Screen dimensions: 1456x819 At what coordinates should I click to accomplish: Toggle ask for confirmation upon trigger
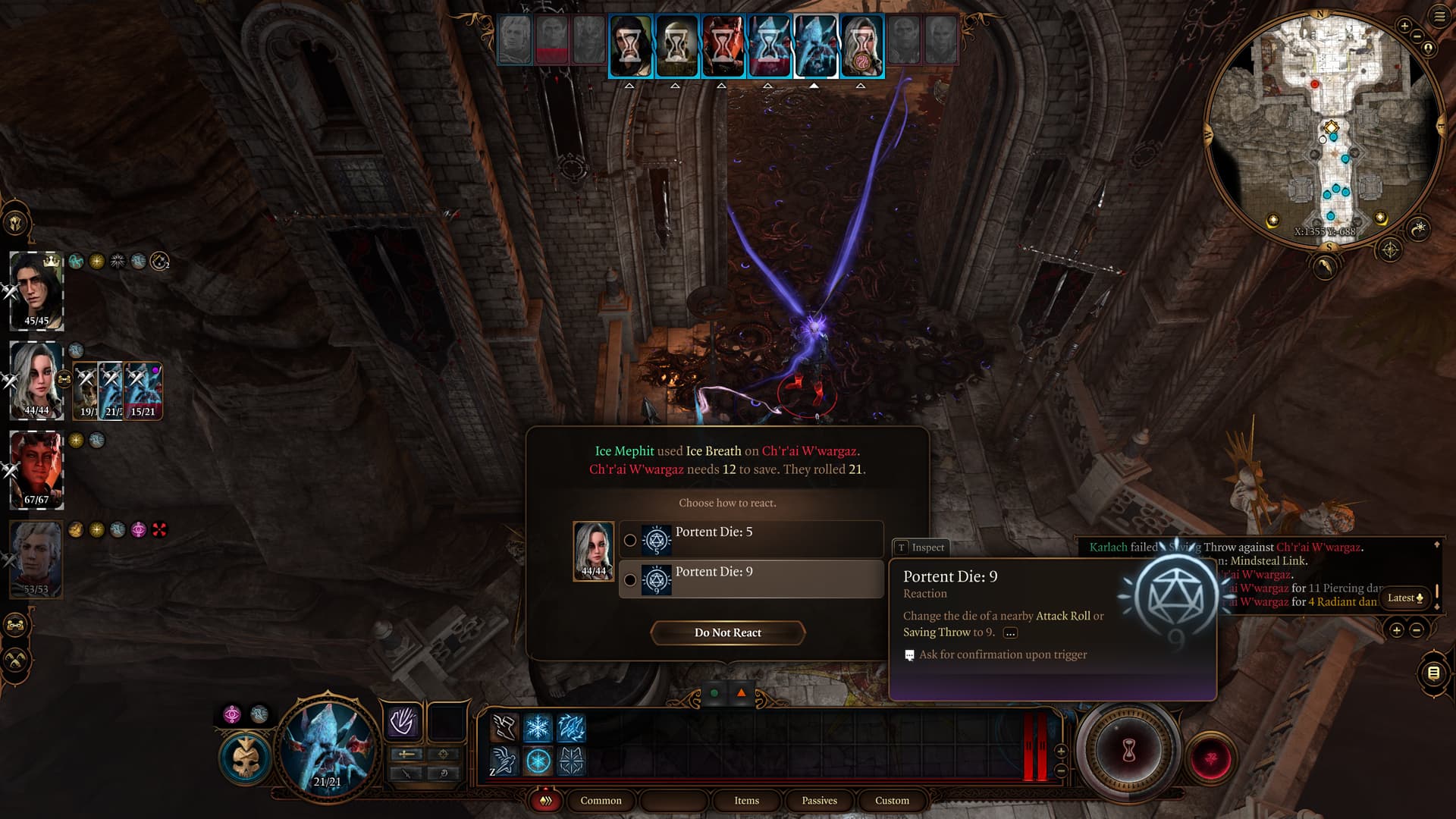(x=909, y=655)
